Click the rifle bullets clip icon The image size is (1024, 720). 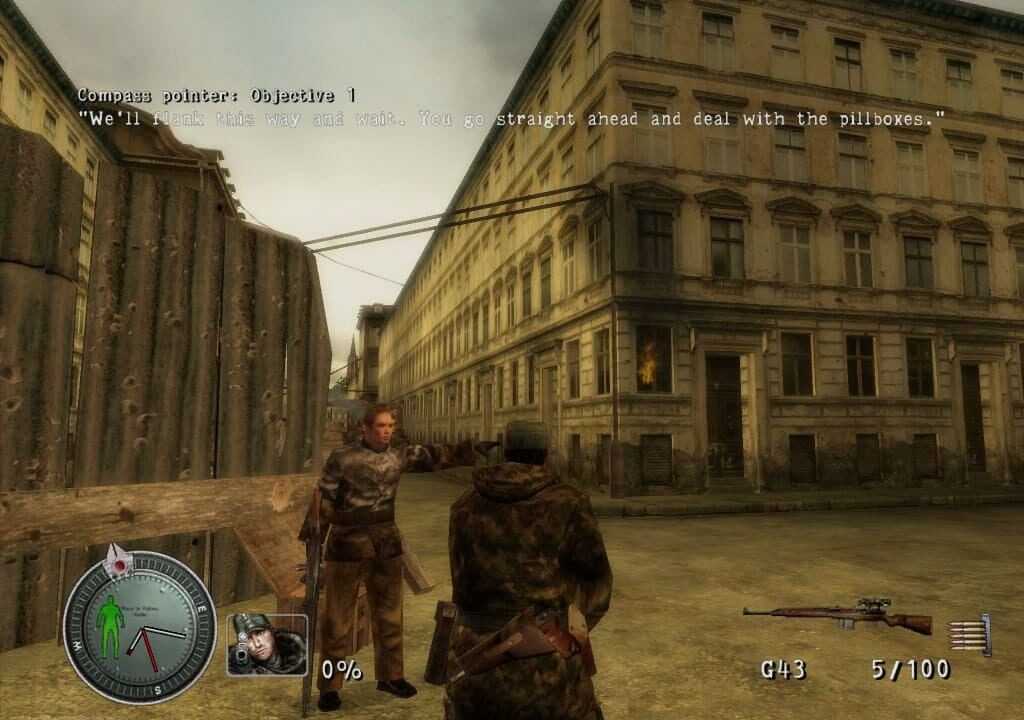tap(972, 634)
